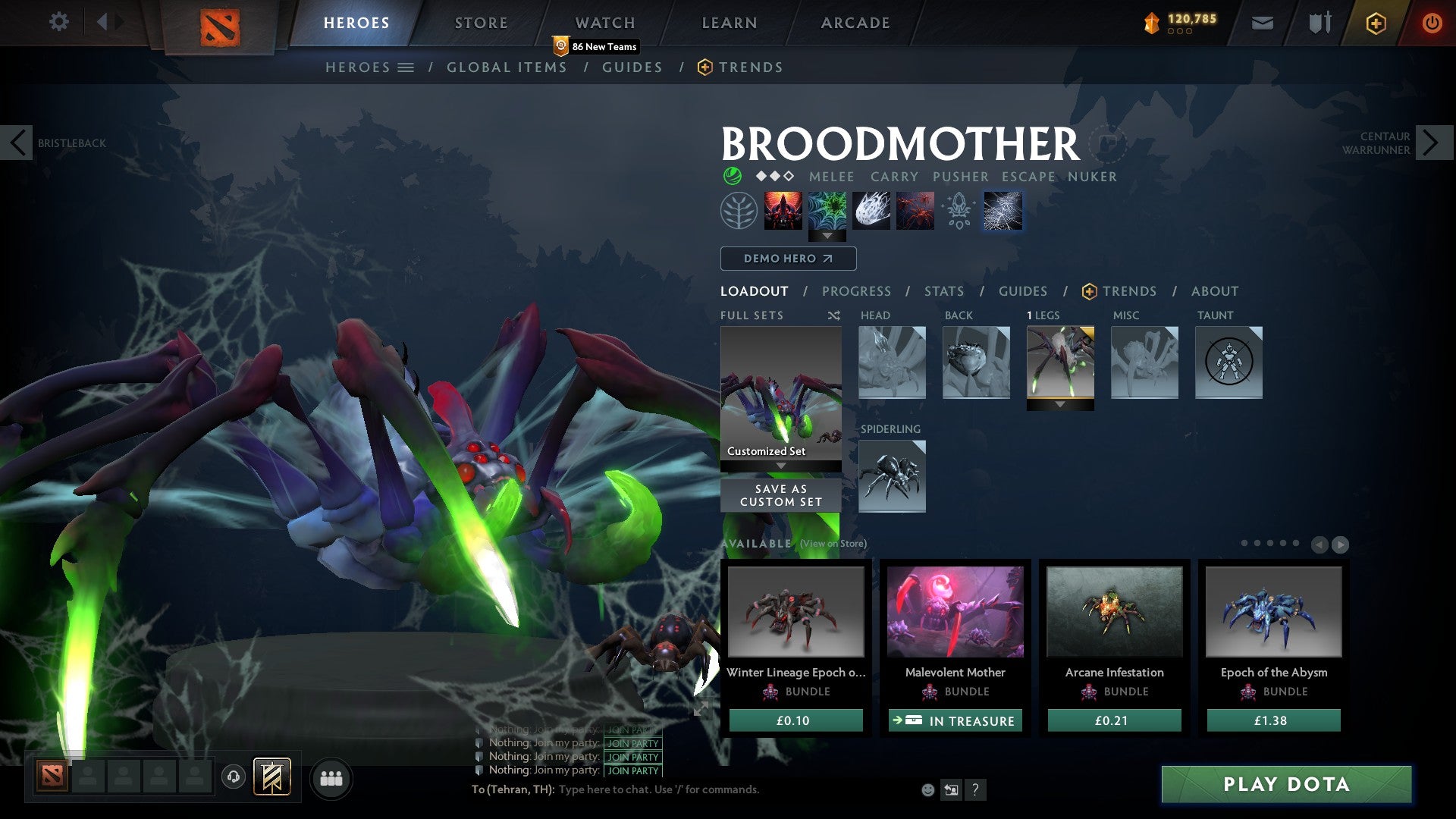
Task: Open the Spin Web ability icon
Action: pyautogui.click(x=828, y=211)
